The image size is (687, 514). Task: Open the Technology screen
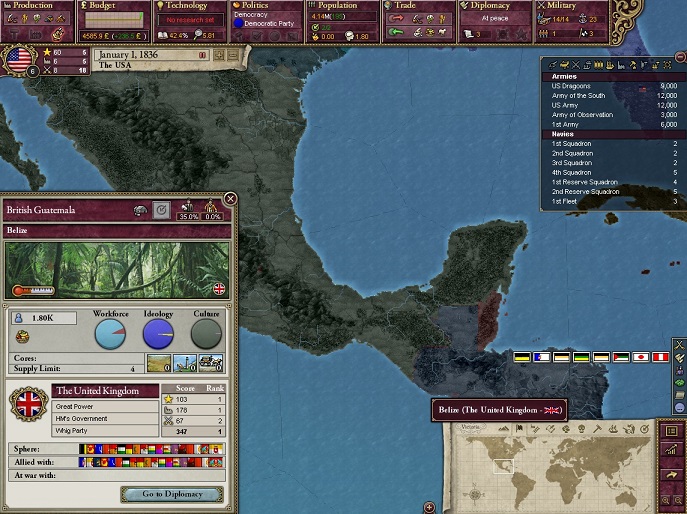click(190, 6)
